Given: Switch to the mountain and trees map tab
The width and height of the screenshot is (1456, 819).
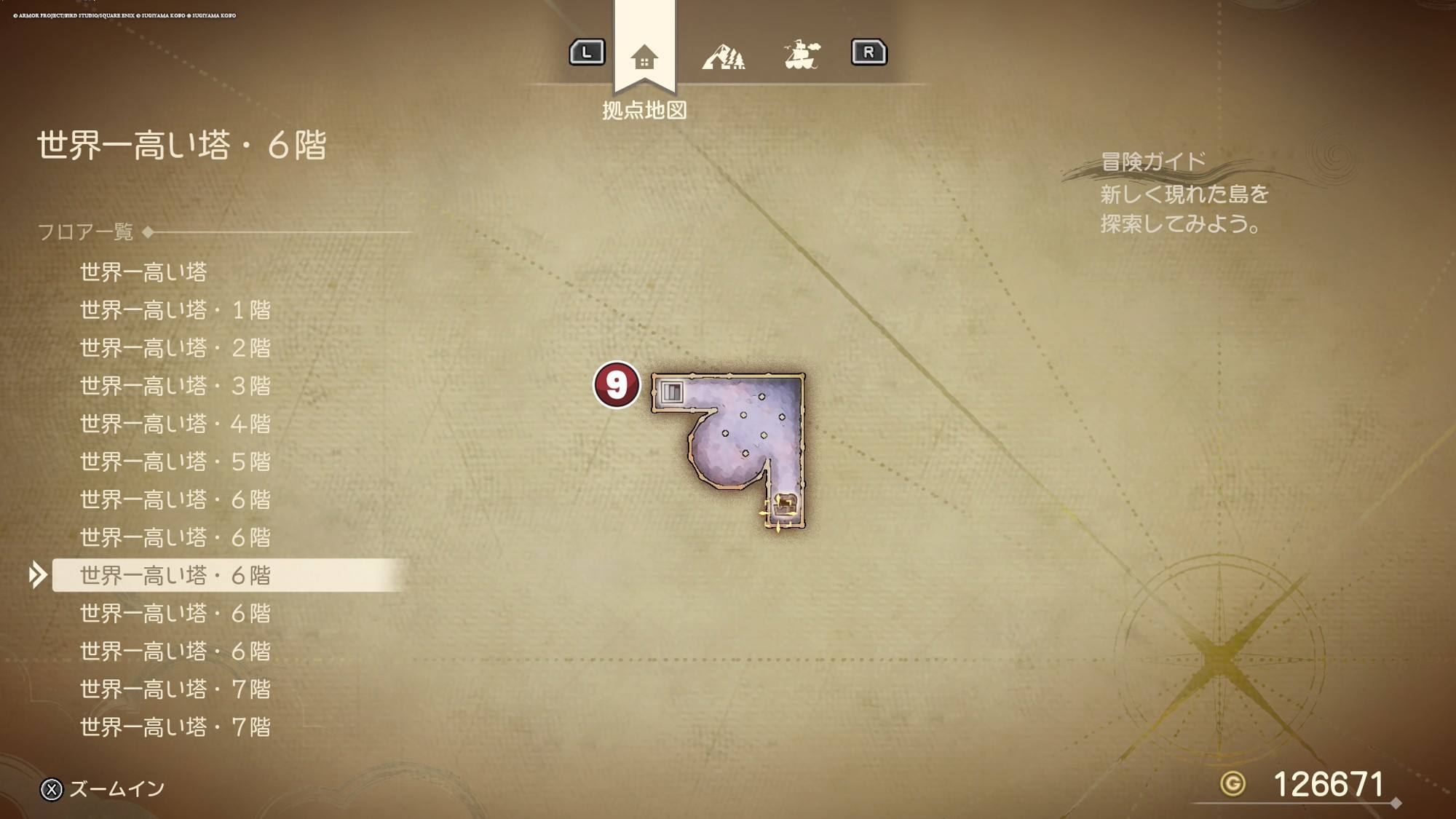Looking at the screenshot, I should tap(723, 57).
